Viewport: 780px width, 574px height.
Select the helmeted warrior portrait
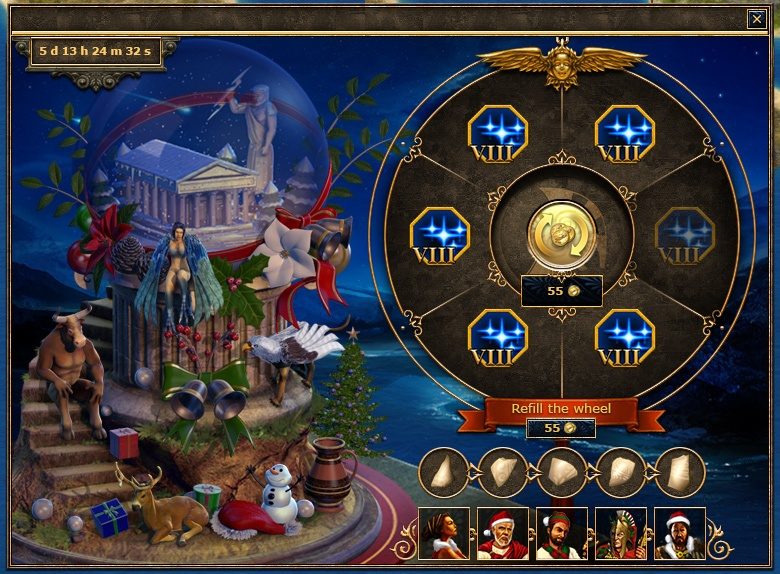[620, 533]
